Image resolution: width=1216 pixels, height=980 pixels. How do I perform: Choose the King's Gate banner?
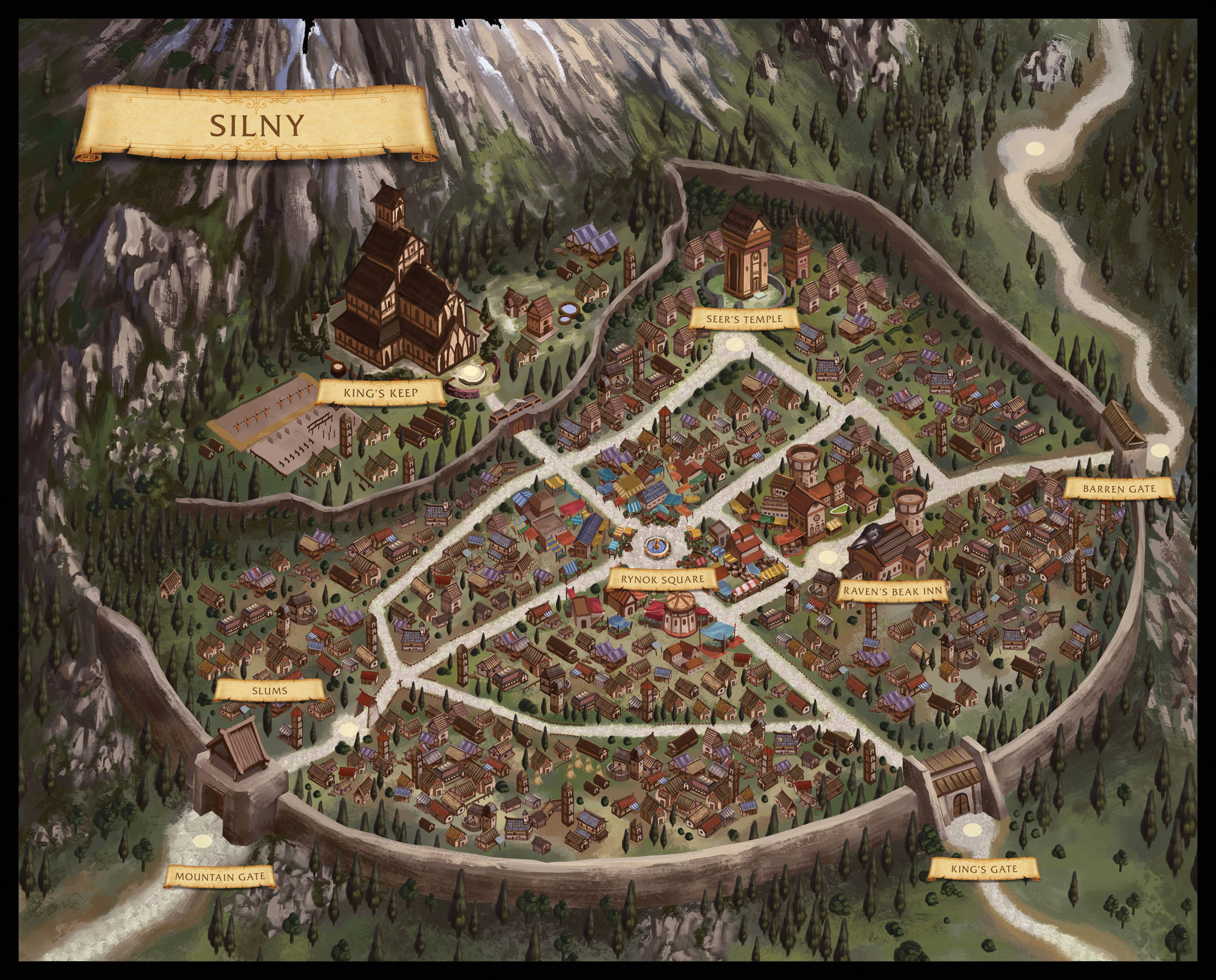pos(983,869)
